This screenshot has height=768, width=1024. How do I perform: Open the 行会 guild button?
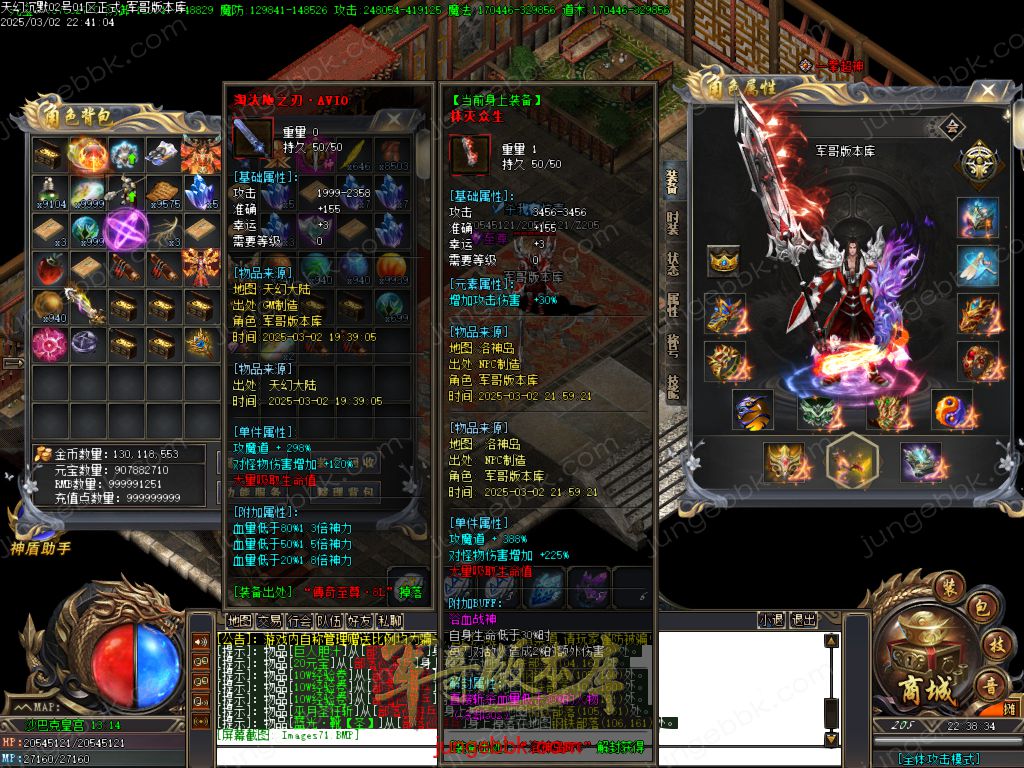(x=299, y=620)
